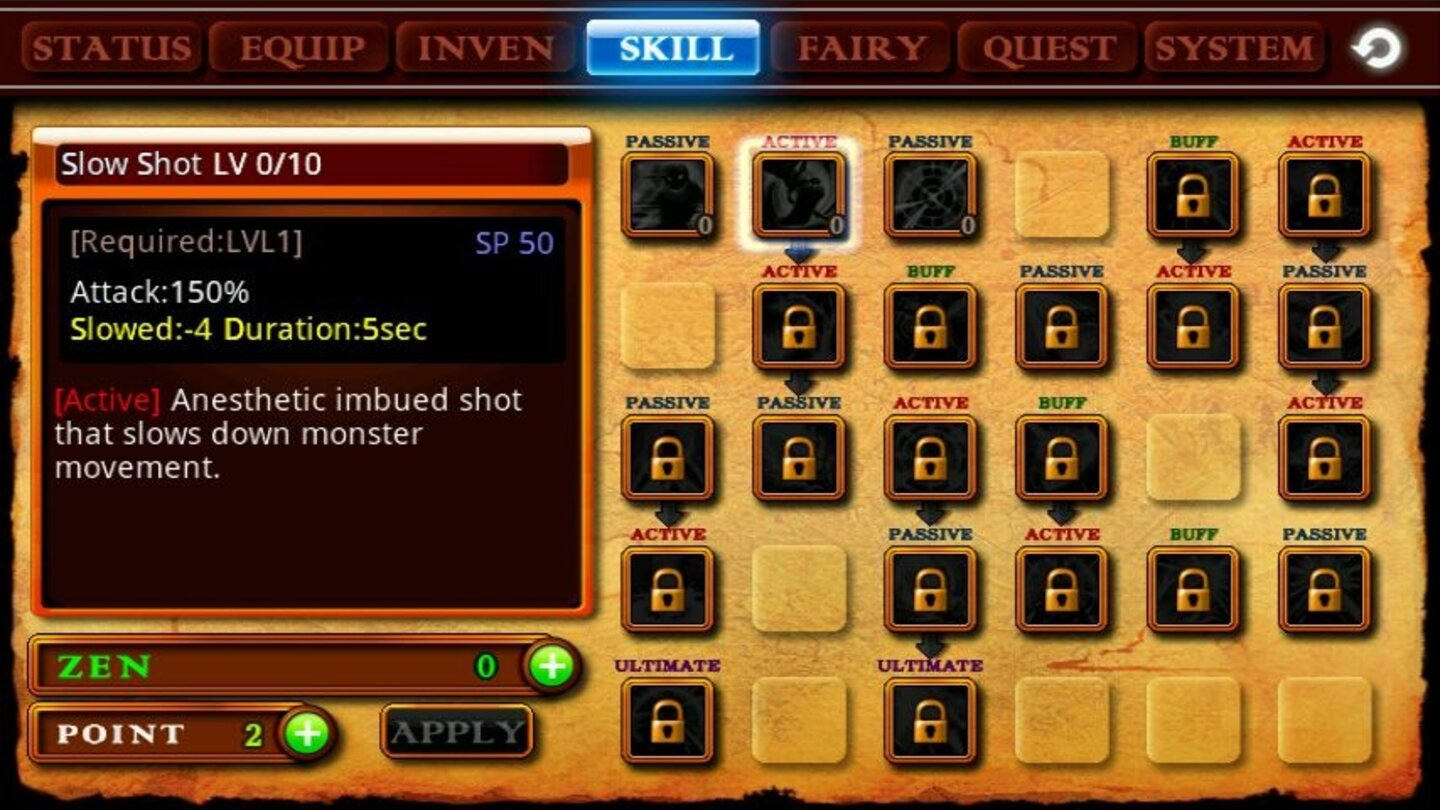Select the highlighted Slow Shot active skill icon
The height and width of the screenshot is (810, 1440).
pyautogui.click(x=800, y=193)
